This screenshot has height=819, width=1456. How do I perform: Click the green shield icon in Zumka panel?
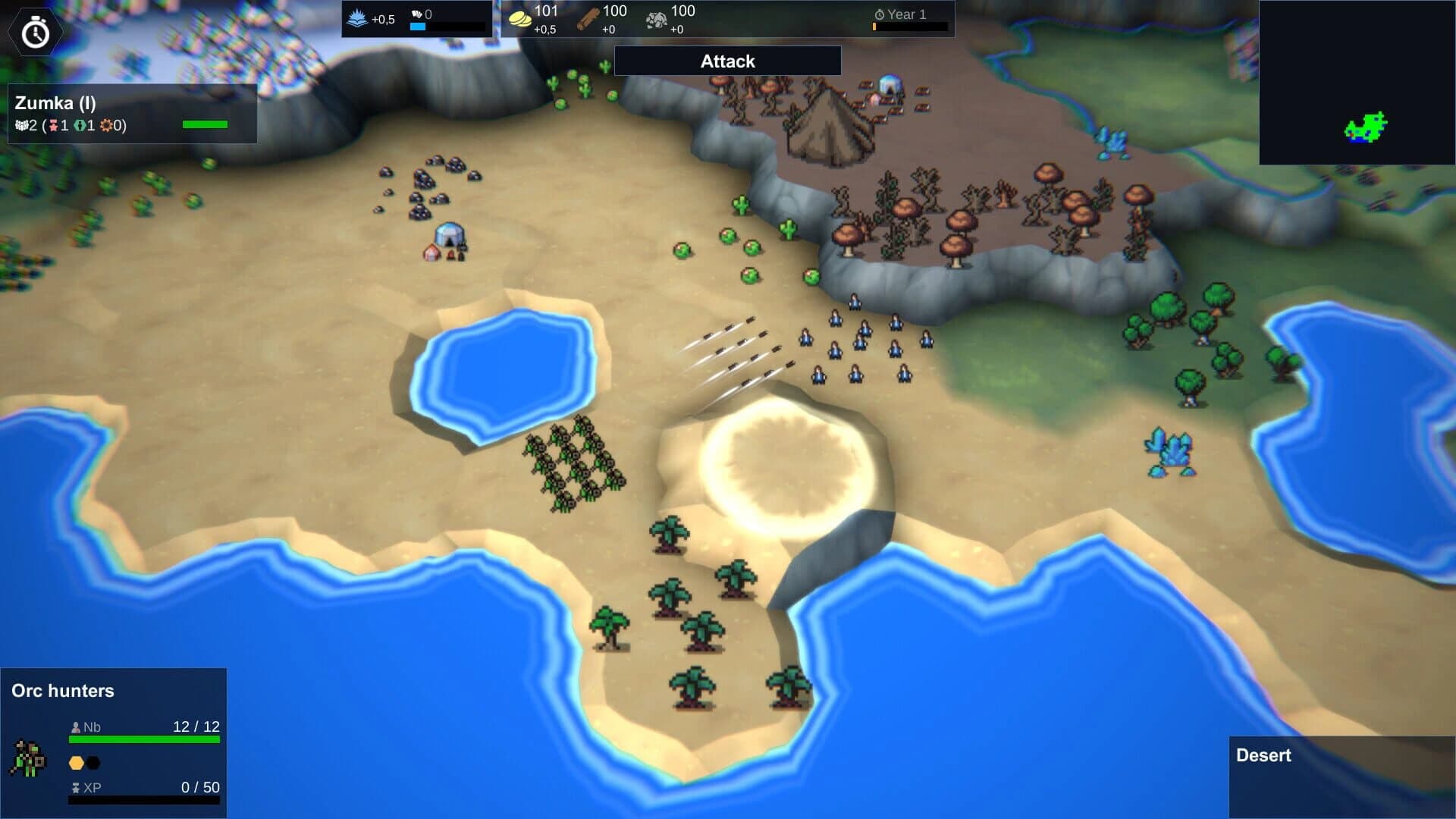(x=80, y=125)
